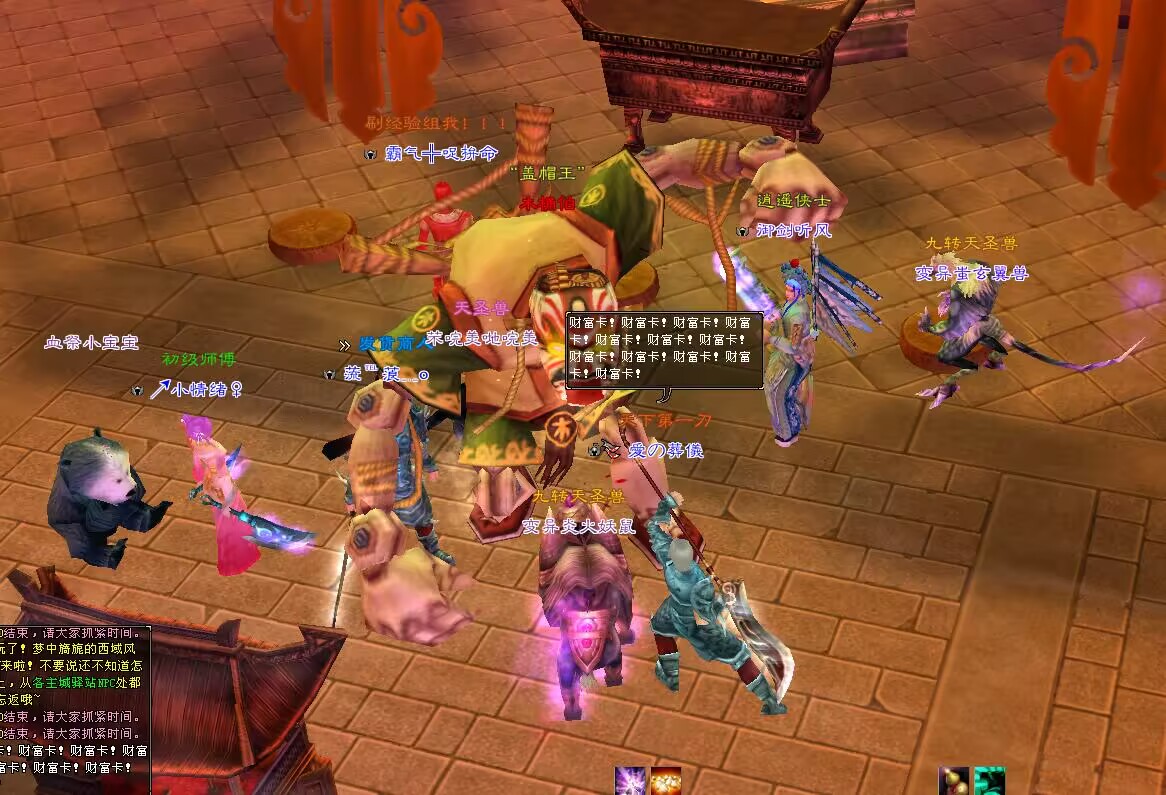The height and width of the screenshot is (795, 1166).
Task: Activate the purple lightning burst skill icon
Action: click(630, 781)
